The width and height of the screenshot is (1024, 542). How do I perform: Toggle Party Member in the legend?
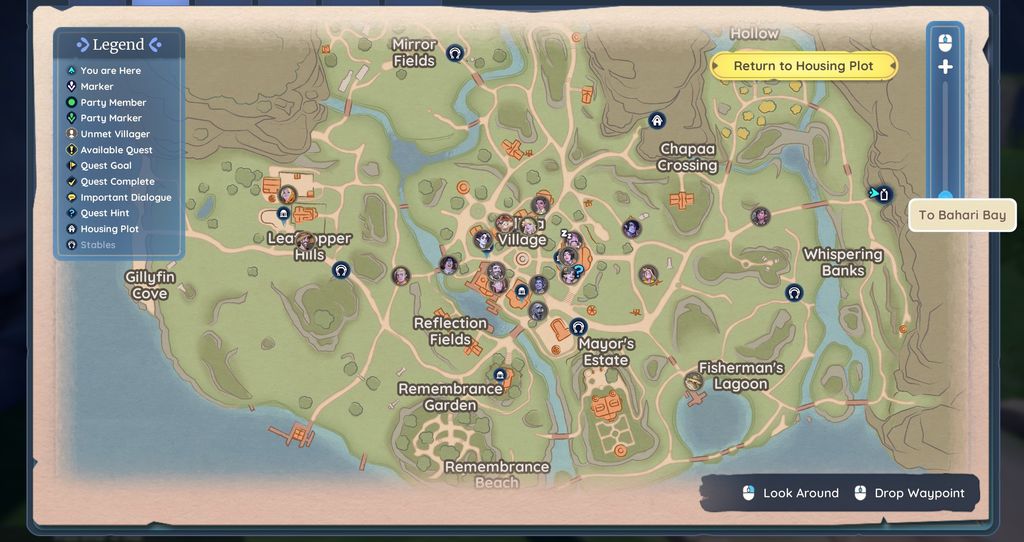(x=113, y=102)
